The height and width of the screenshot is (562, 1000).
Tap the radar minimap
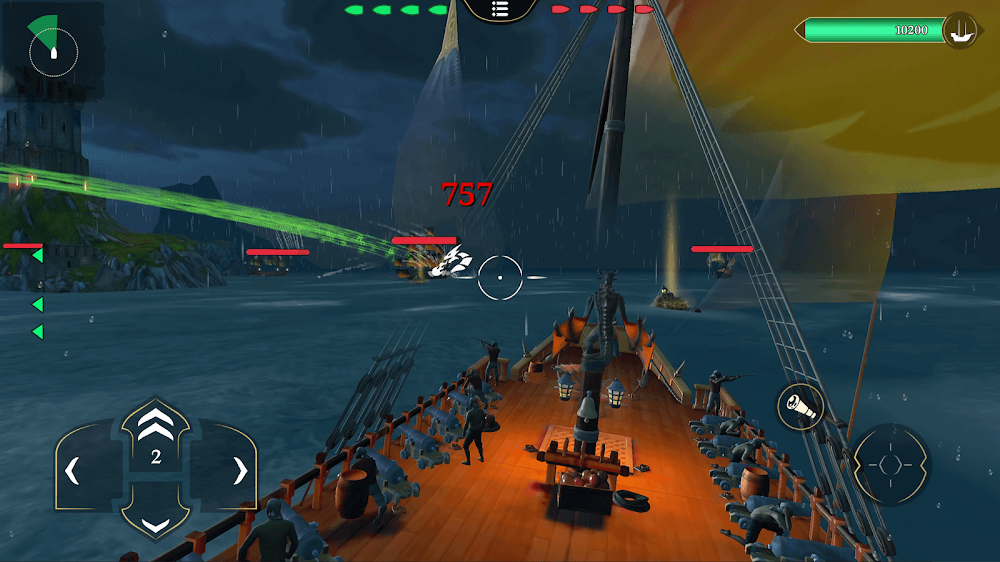click(x=53, y=47)
